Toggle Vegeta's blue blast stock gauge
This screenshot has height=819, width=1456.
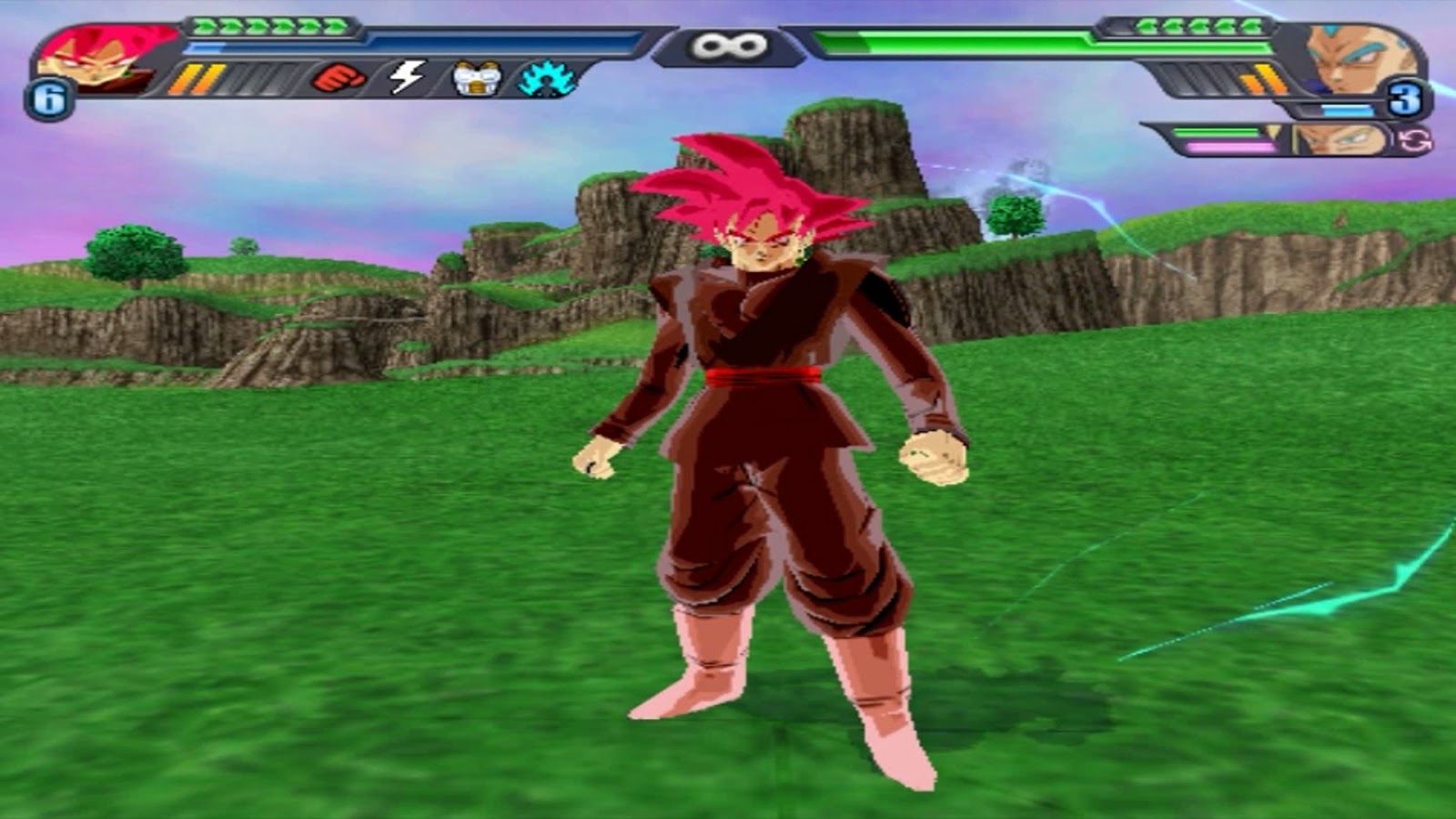1346,109
